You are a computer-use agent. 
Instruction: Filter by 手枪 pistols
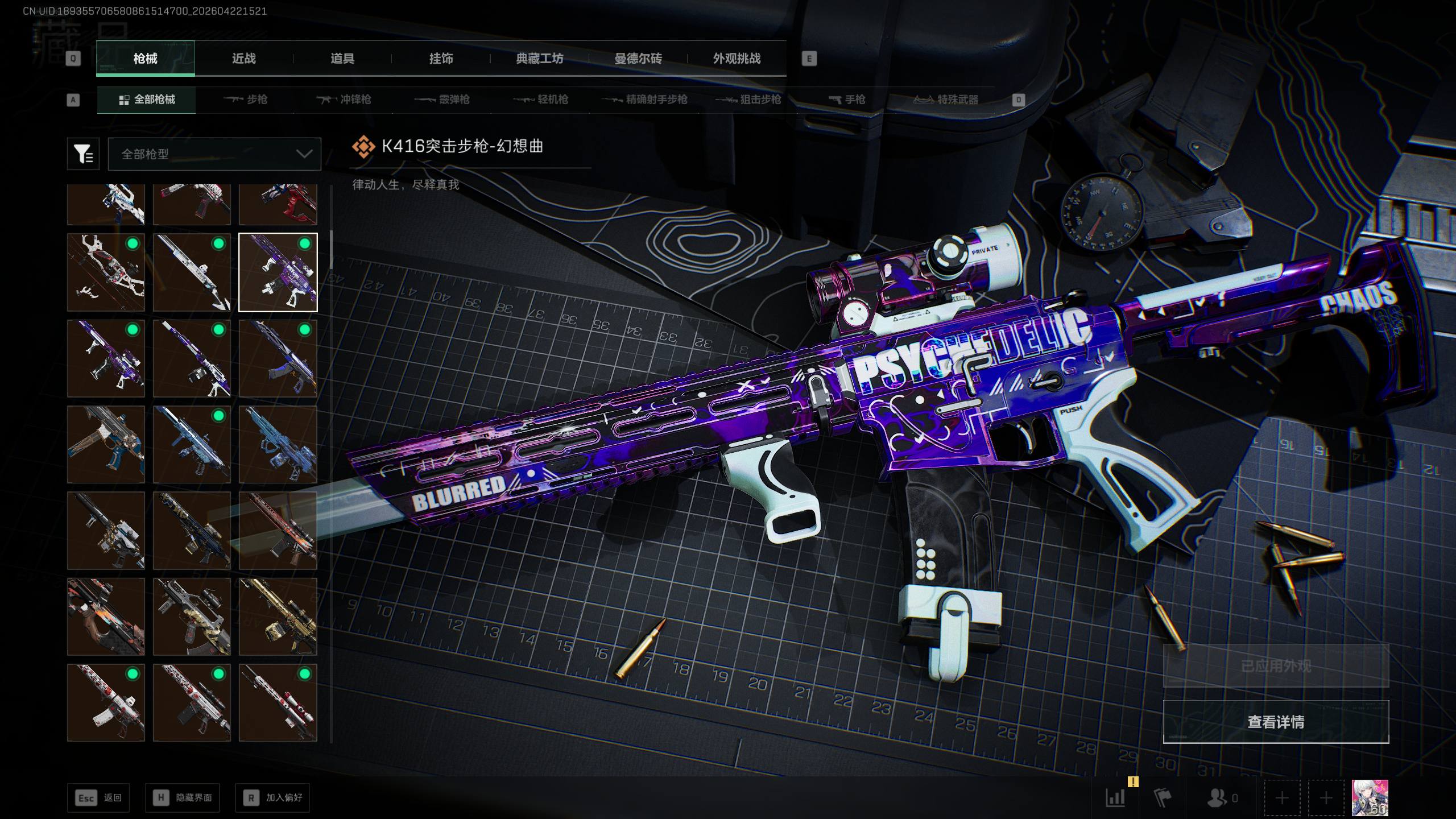847,100
